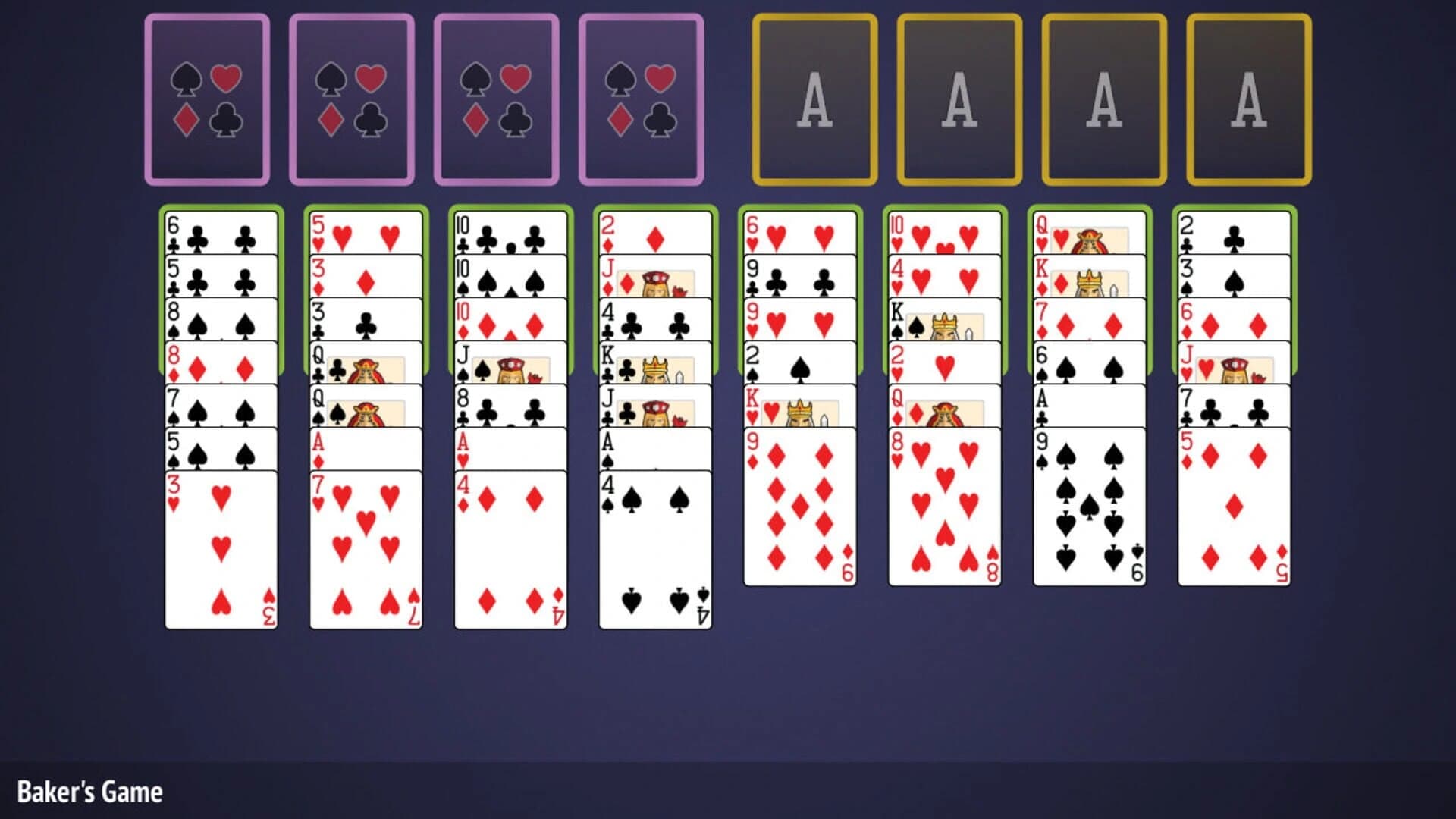Select the 8 of hearts bottom card
This screenshot has width=1456, height=819.
[x=944, y=516]
